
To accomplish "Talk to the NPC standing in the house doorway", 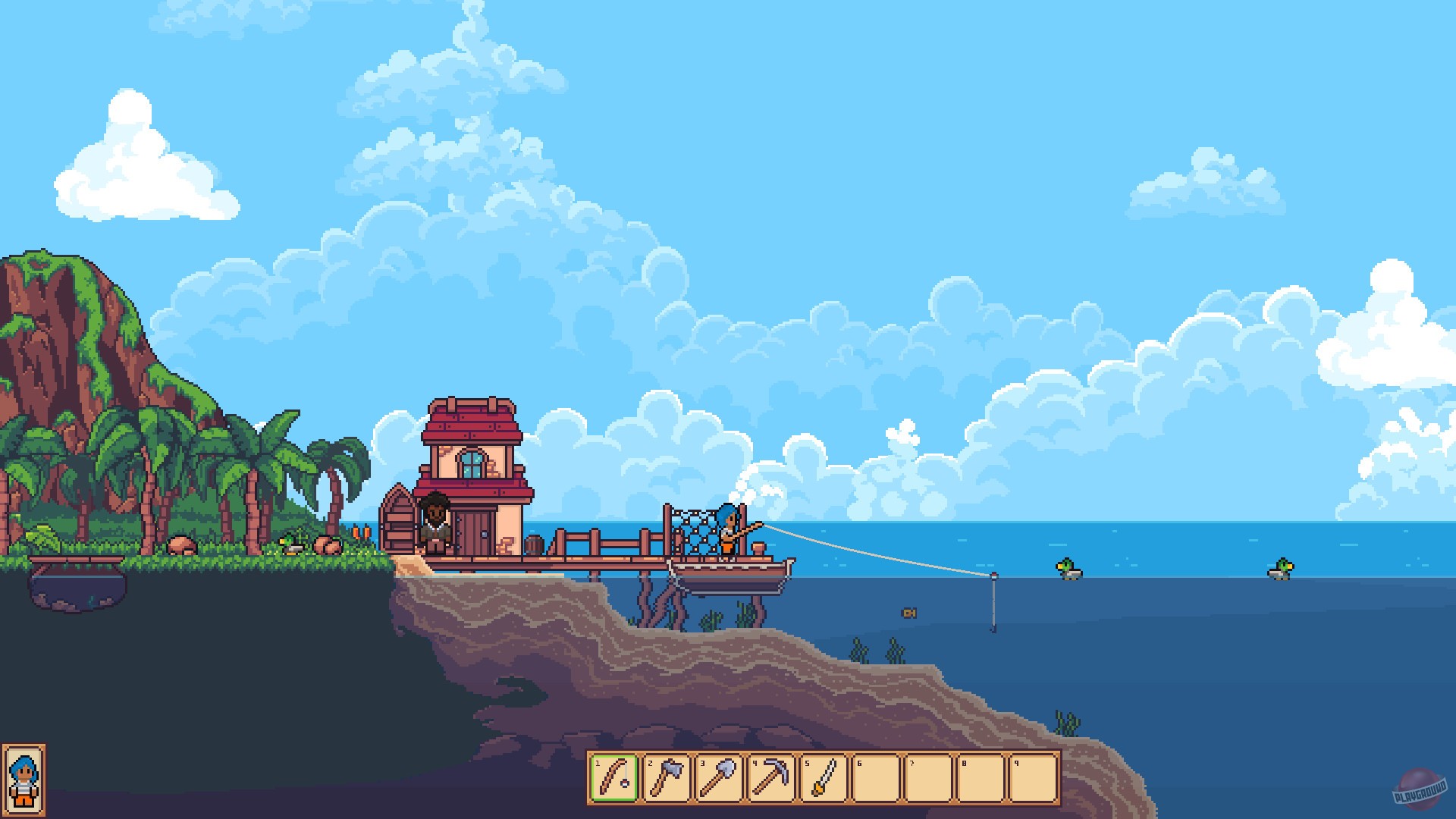I will coord(436,523).
